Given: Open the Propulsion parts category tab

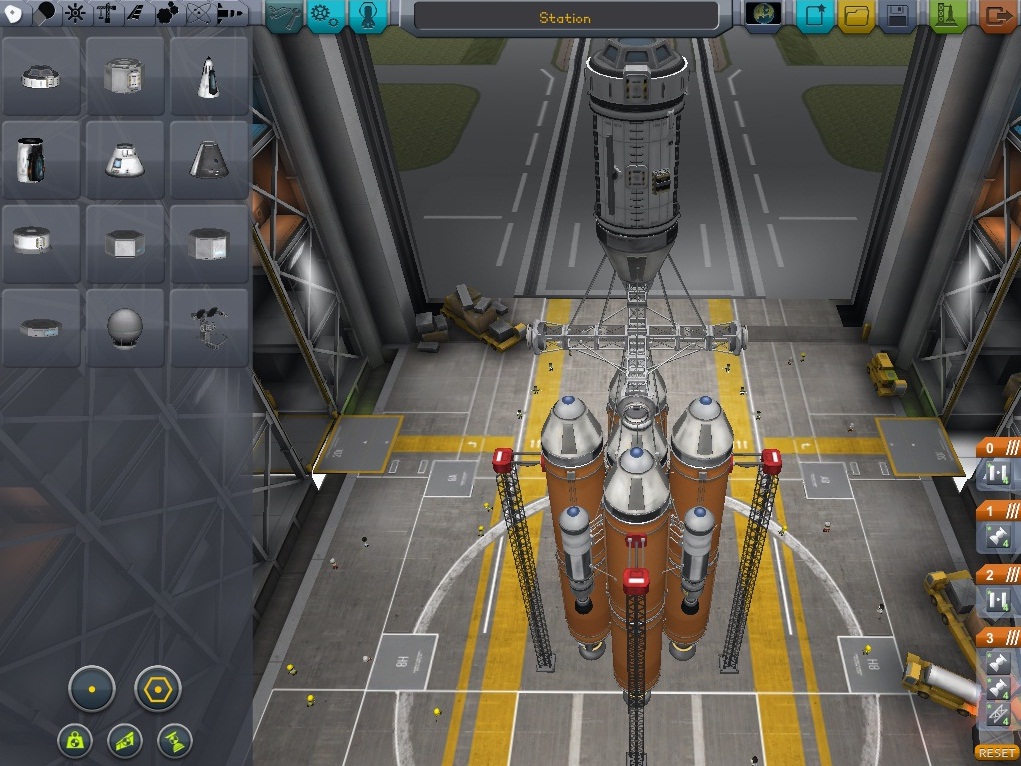Looking at the screenshot, I should pos(46,14).
